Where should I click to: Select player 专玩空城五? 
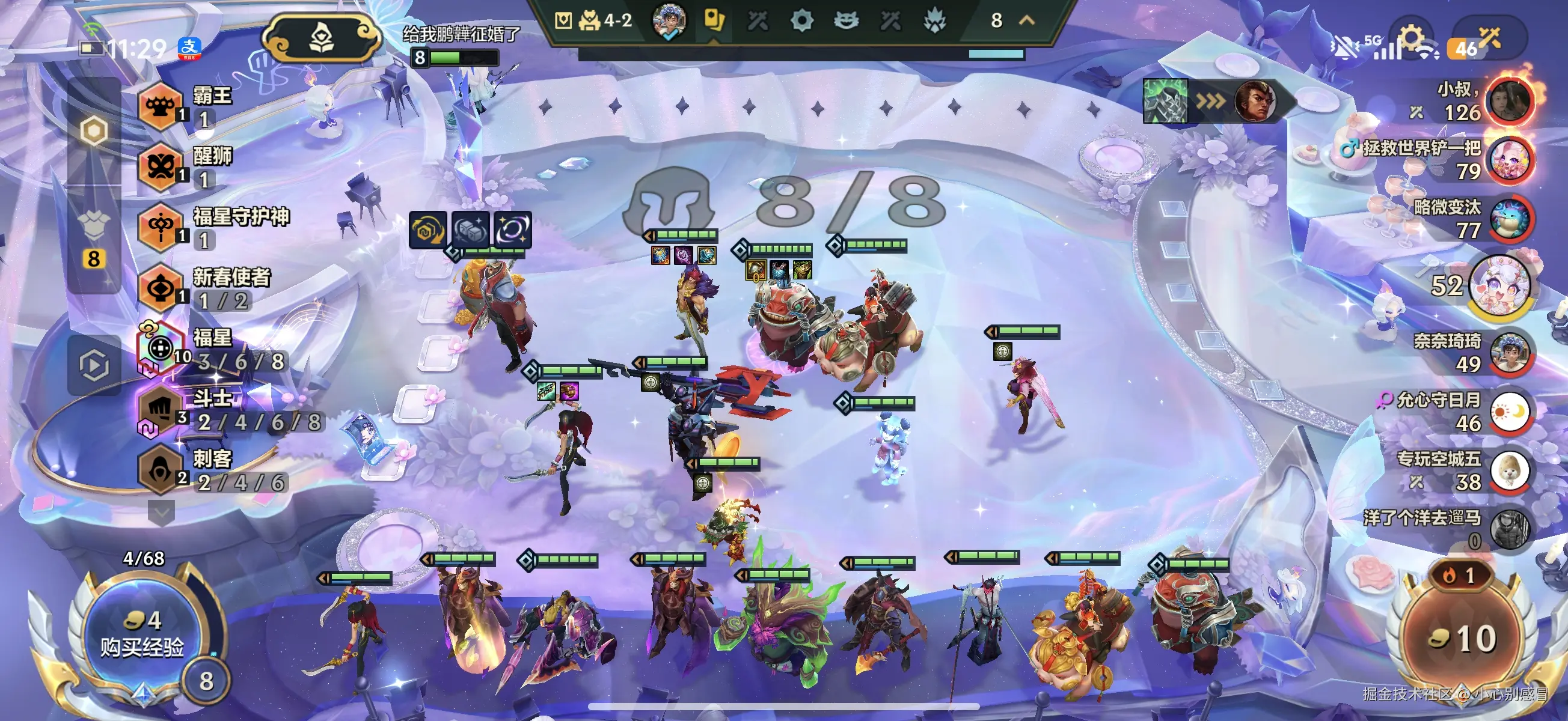[x=1508, y=471]
